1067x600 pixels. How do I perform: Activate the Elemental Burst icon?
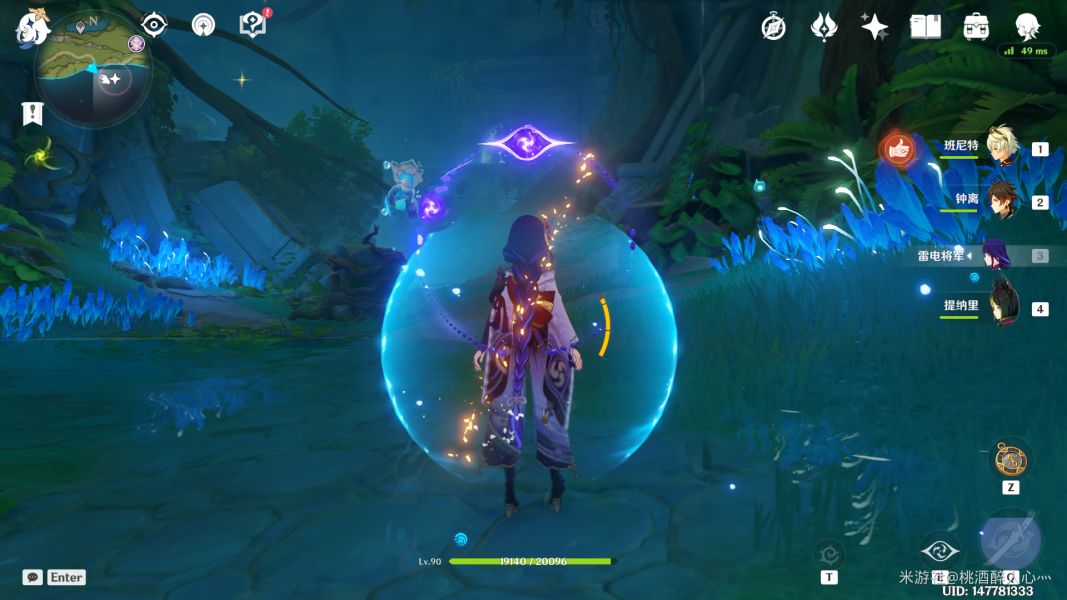[x=1011, y=541]
